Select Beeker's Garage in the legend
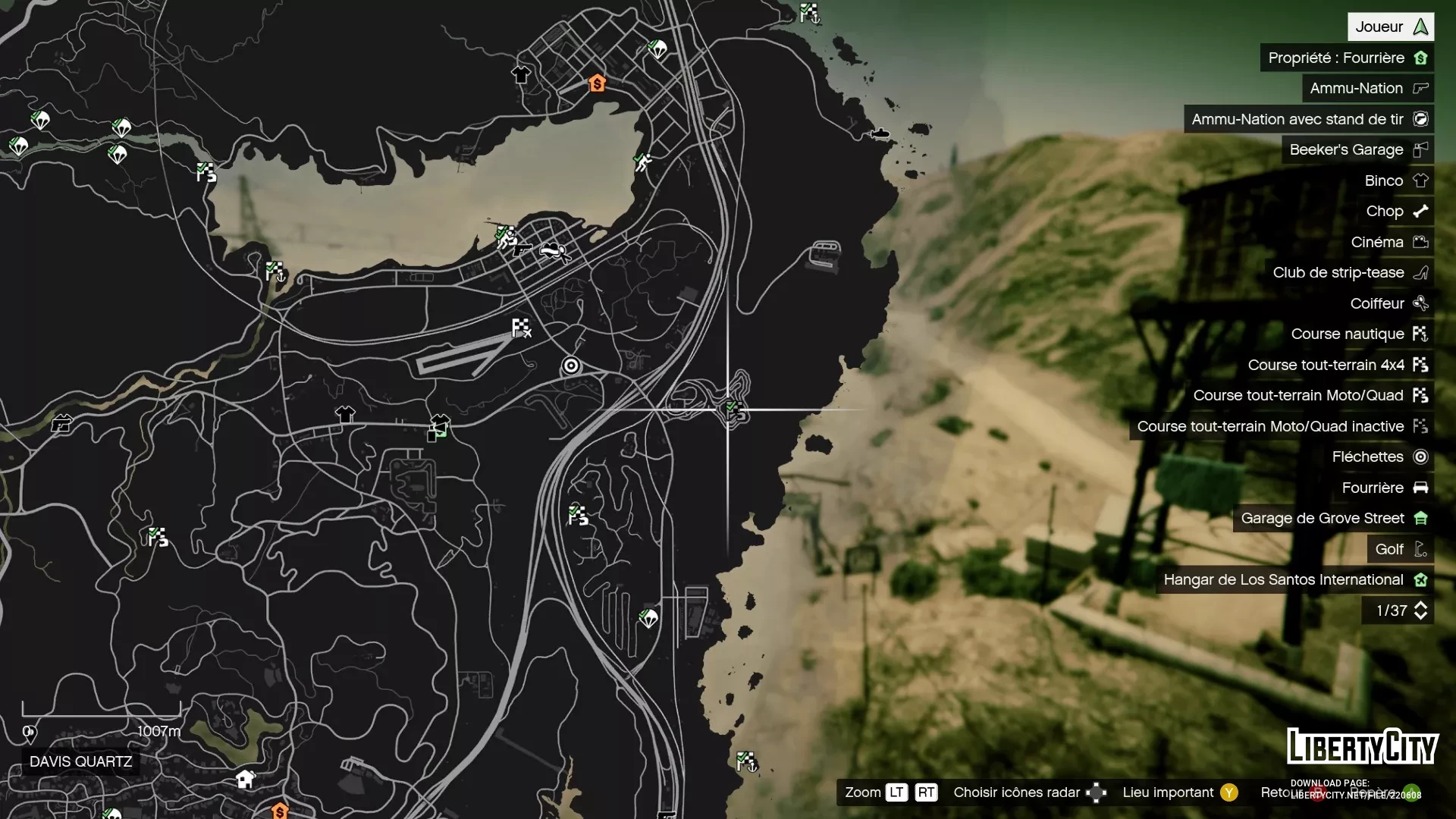 pyautogui.click(x=1357, y=150)
